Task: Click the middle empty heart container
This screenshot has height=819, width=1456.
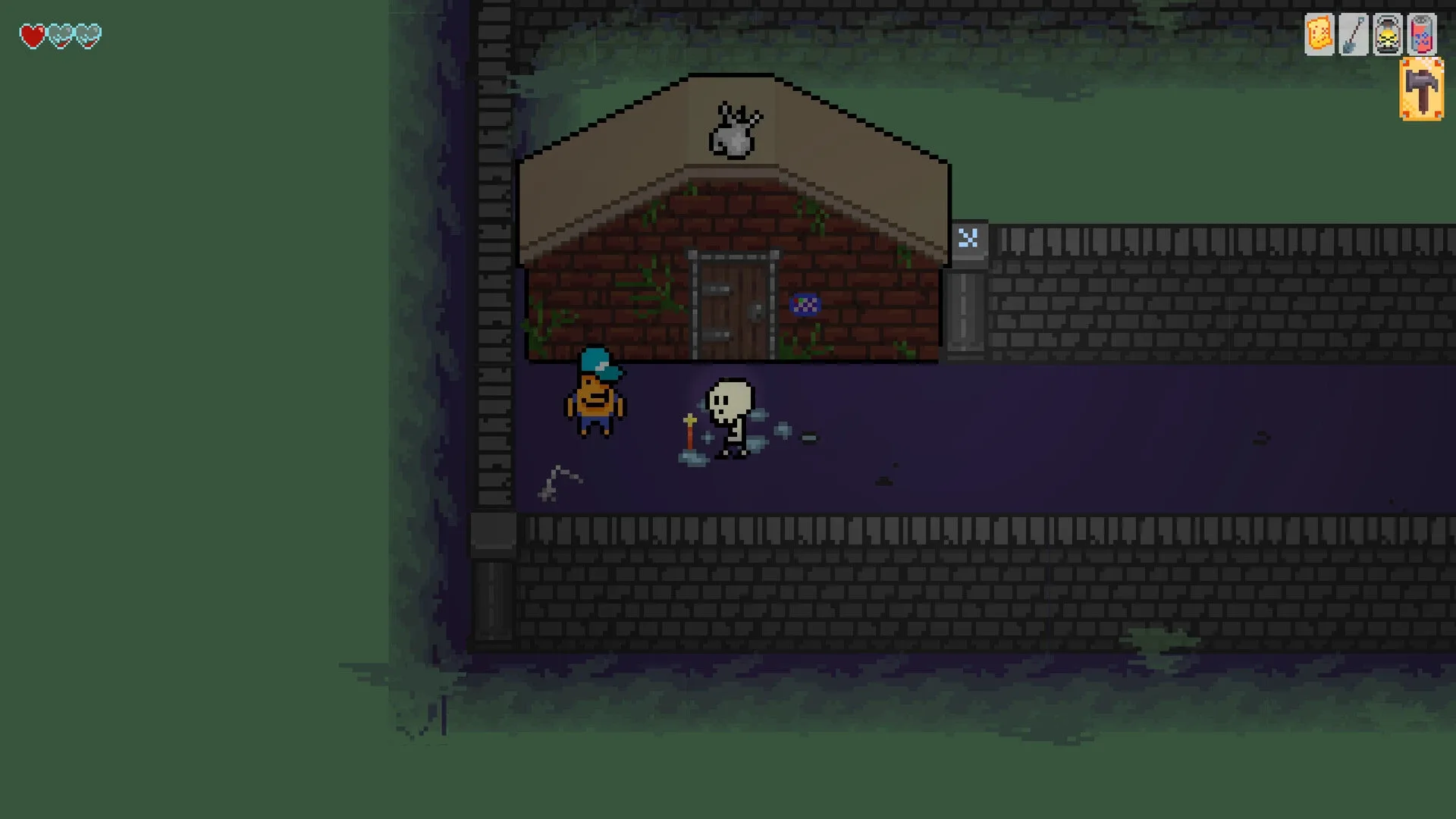Action: point(59,34)
